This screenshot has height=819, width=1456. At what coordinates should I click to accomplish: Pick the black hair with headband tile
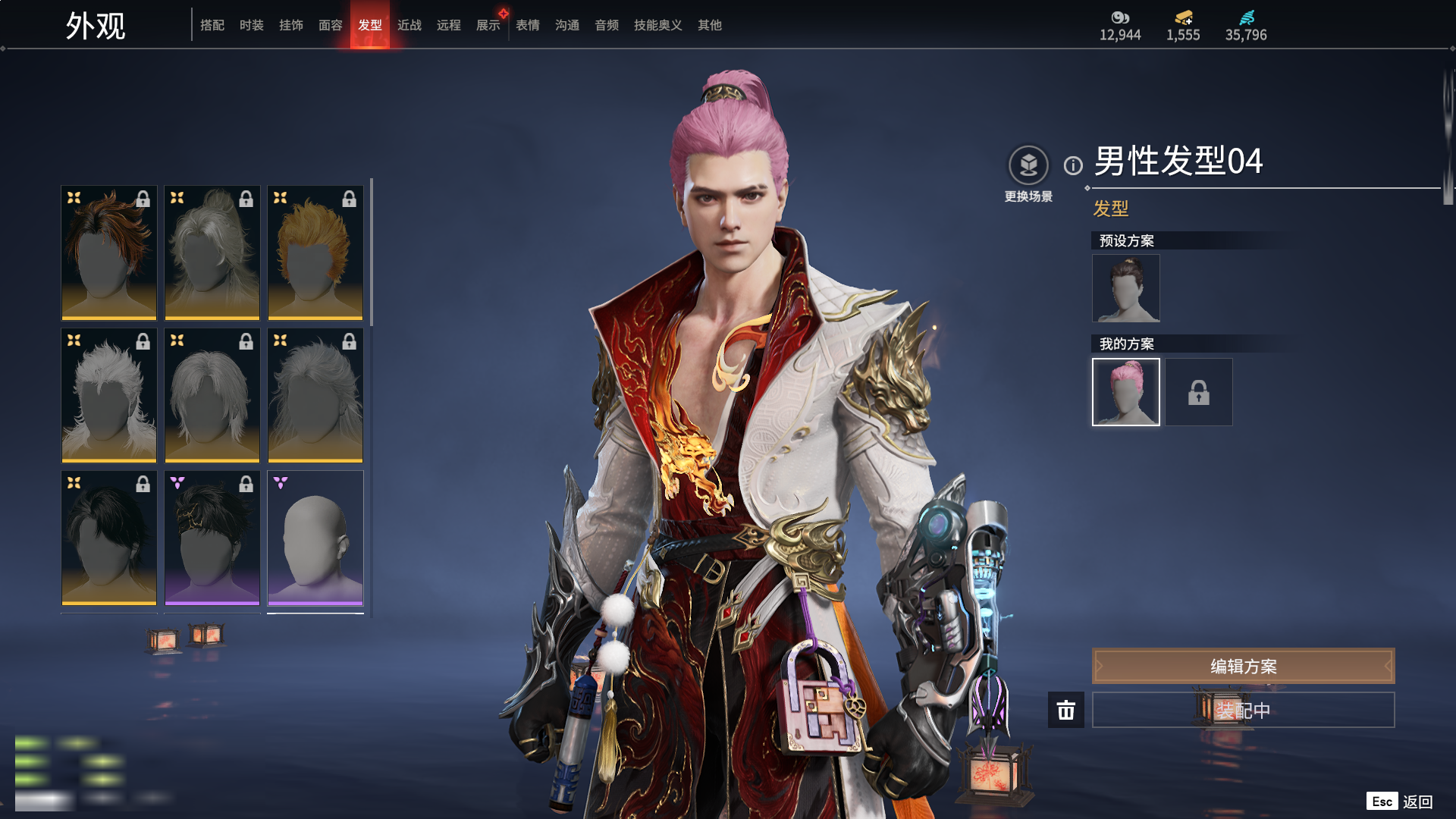coord(212,538)
